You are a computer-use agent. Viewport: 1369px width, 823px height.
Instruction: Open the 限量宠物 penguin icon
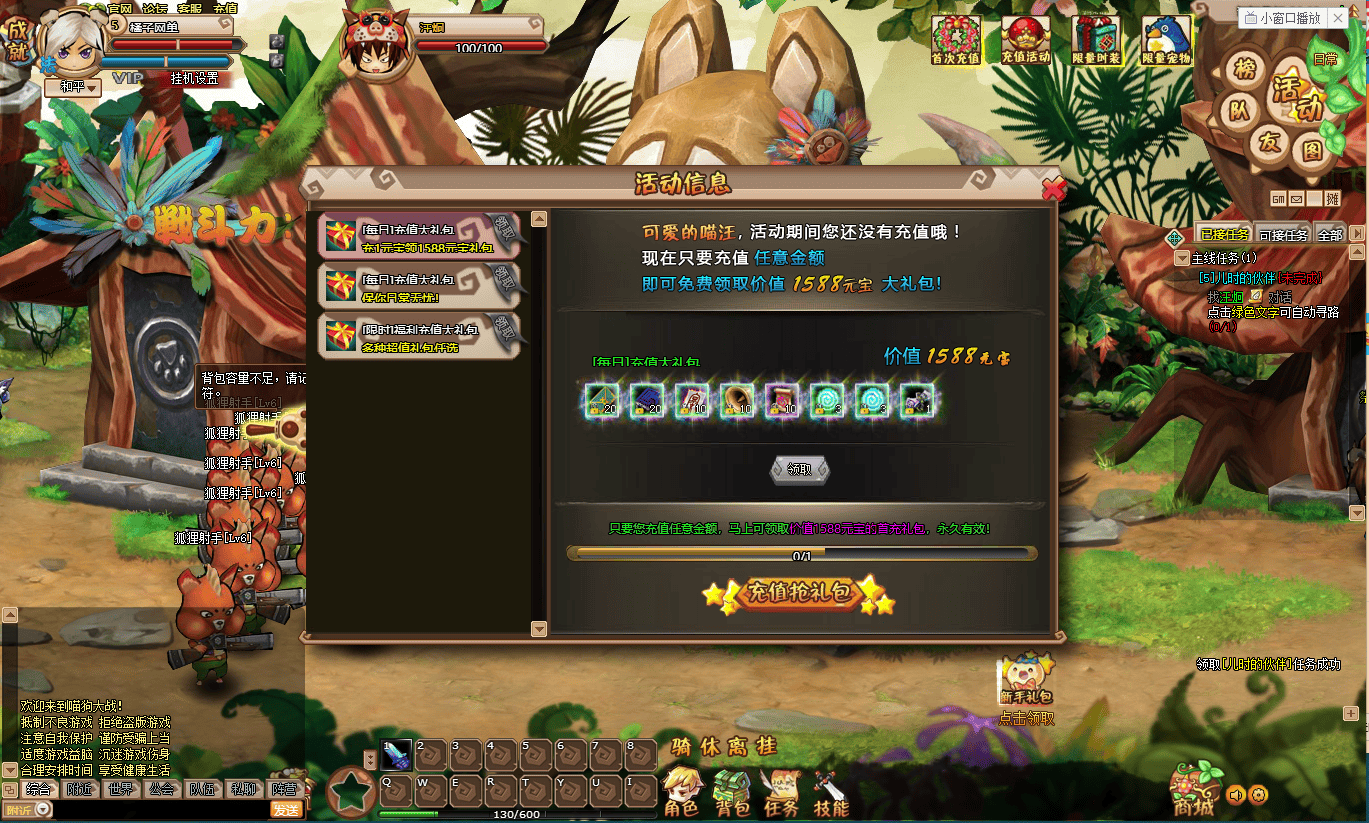[1166, 40]
